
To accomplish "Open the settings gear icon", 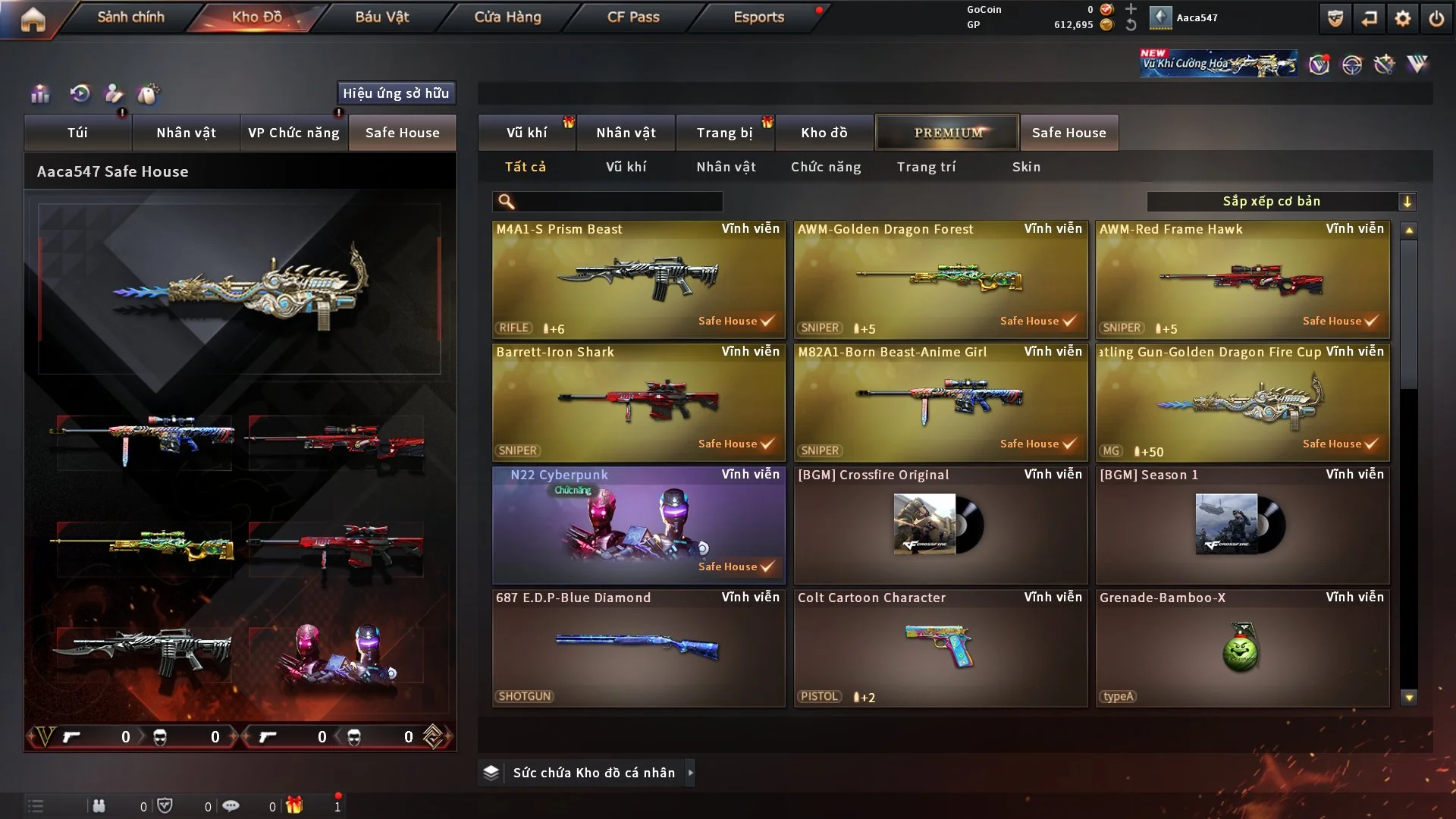I will 1403,18.
